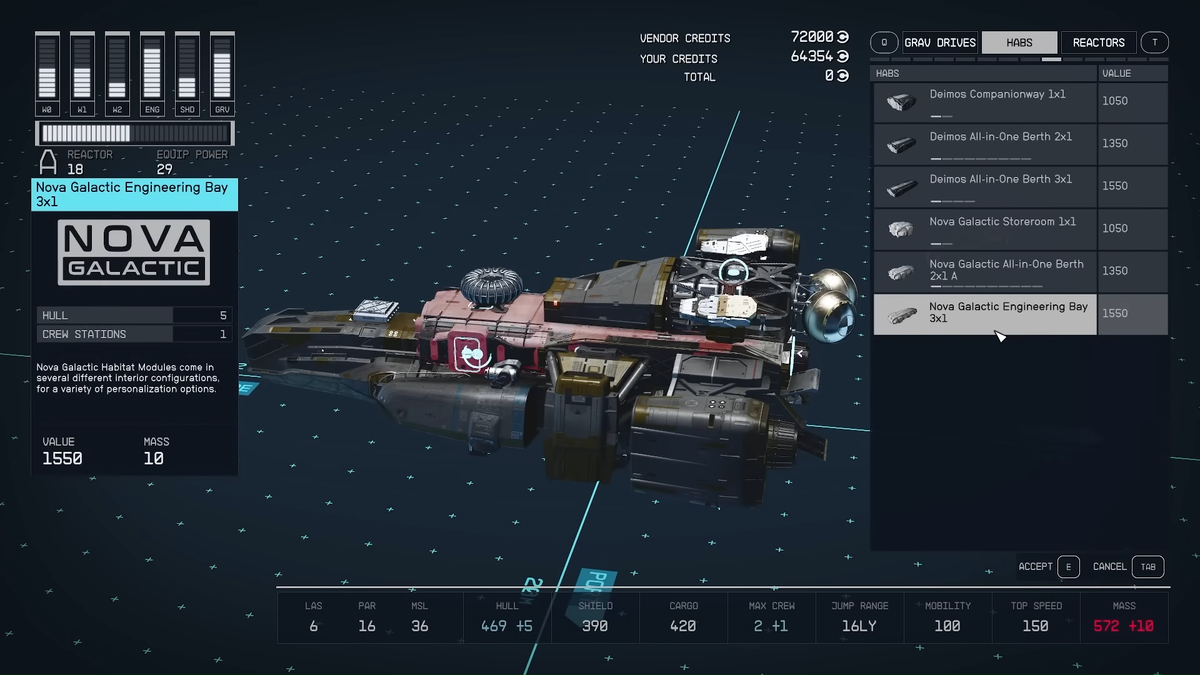Viewport: 1200px width, 675px height.
Task: Choose Deimos All-in-One Berth 2x1
Action: click(986, 144)
